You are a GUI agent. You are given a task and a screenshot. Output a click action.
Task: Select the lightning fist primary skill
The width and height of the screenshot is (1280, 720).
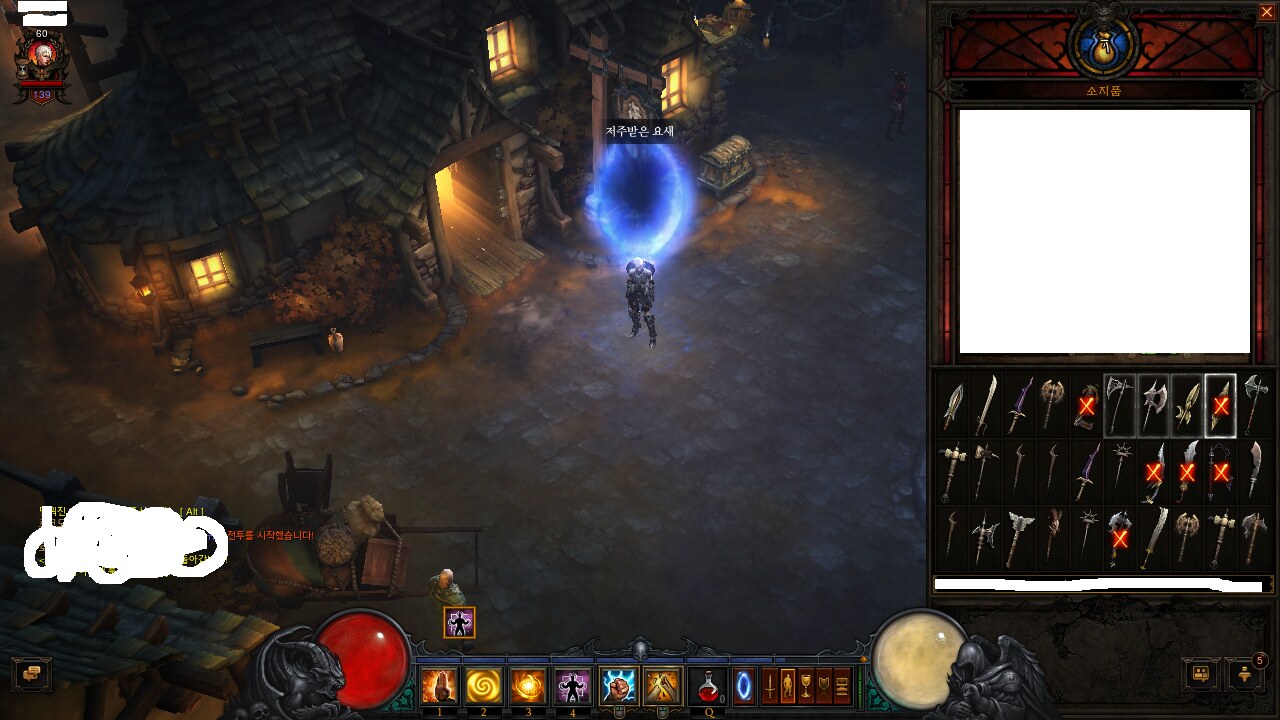(618, 686)
